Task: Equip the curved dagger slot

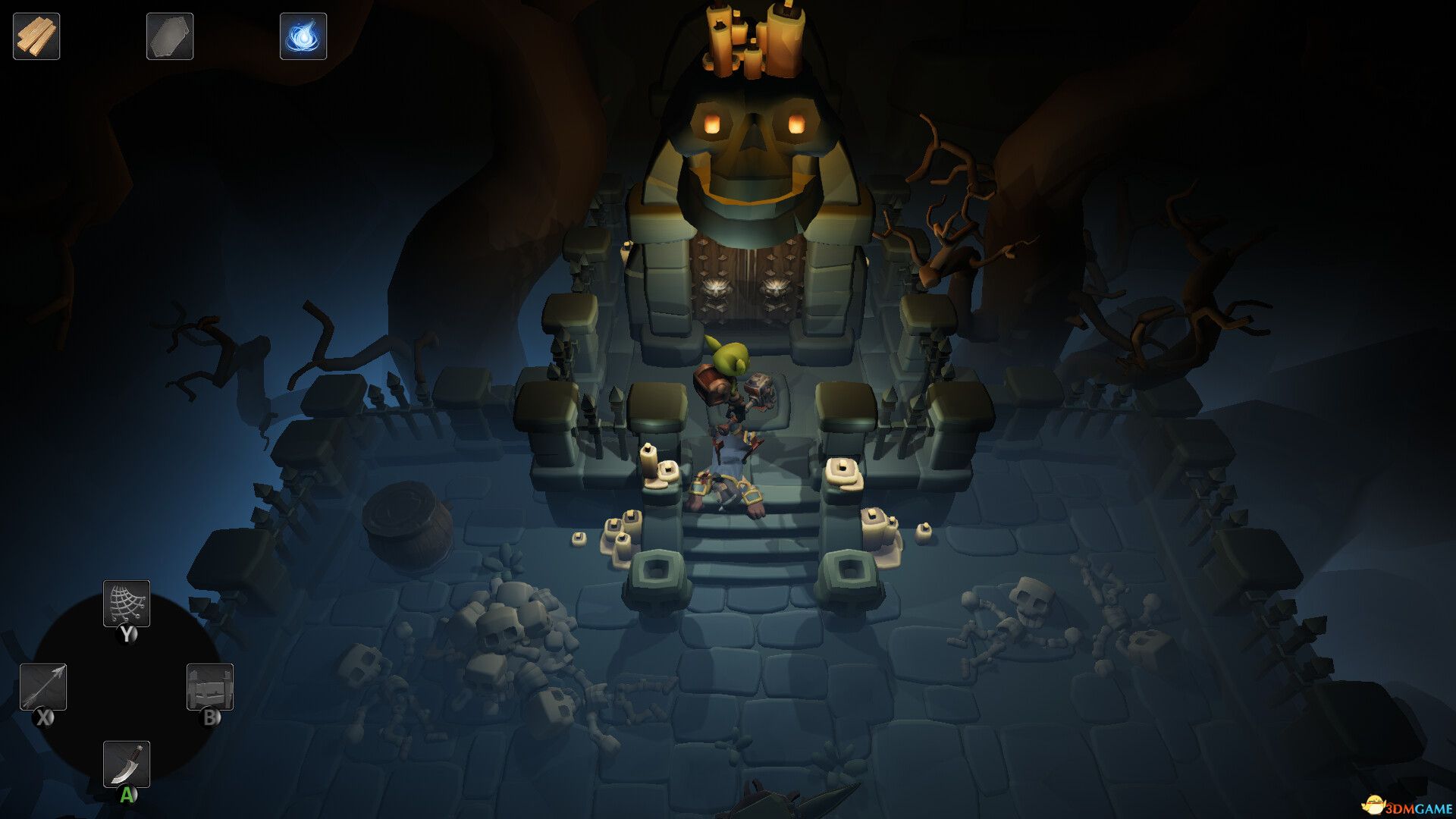Action: point(127,764)
